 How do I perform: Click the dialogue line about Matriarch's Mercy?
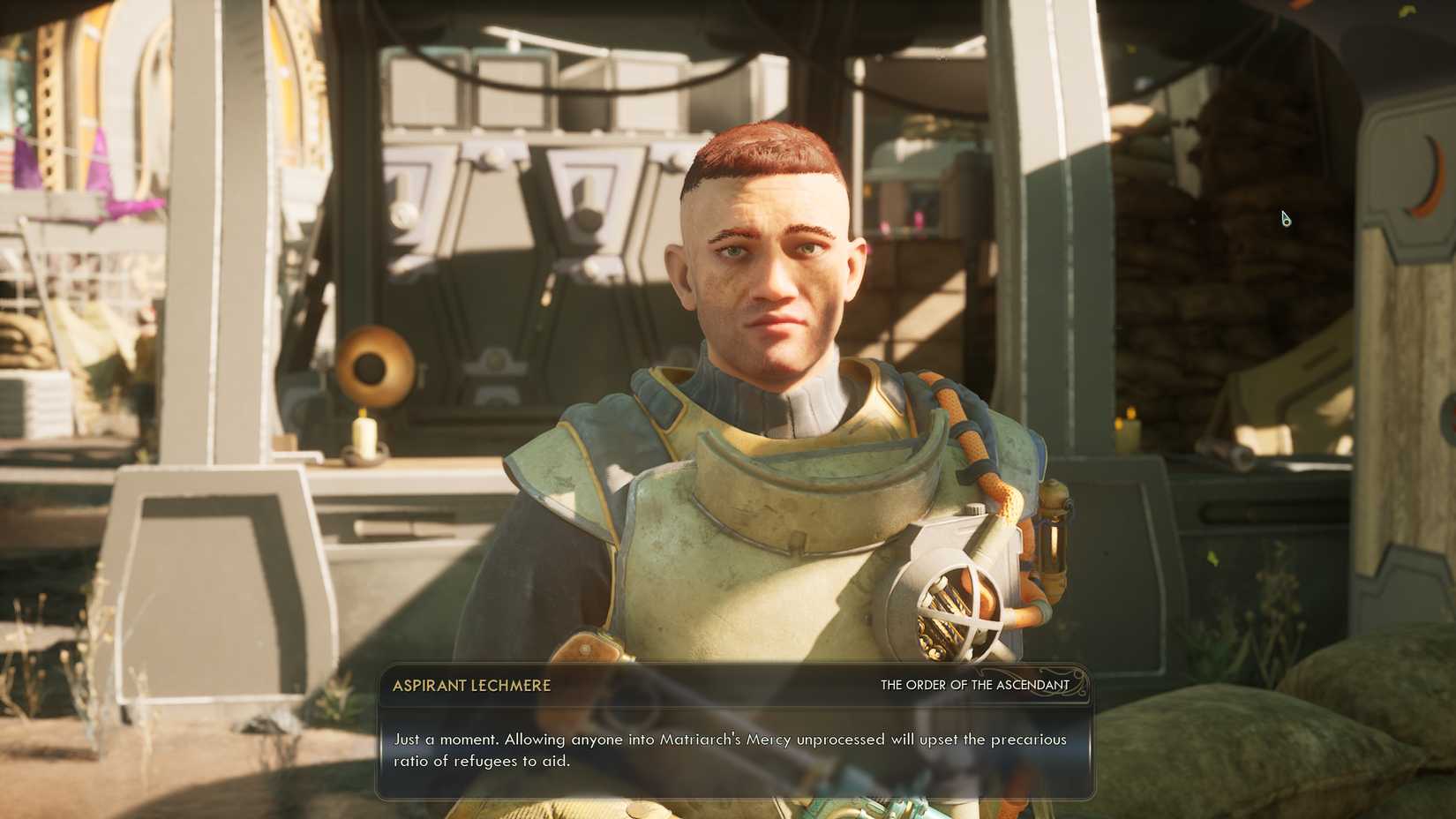(729, 741)
